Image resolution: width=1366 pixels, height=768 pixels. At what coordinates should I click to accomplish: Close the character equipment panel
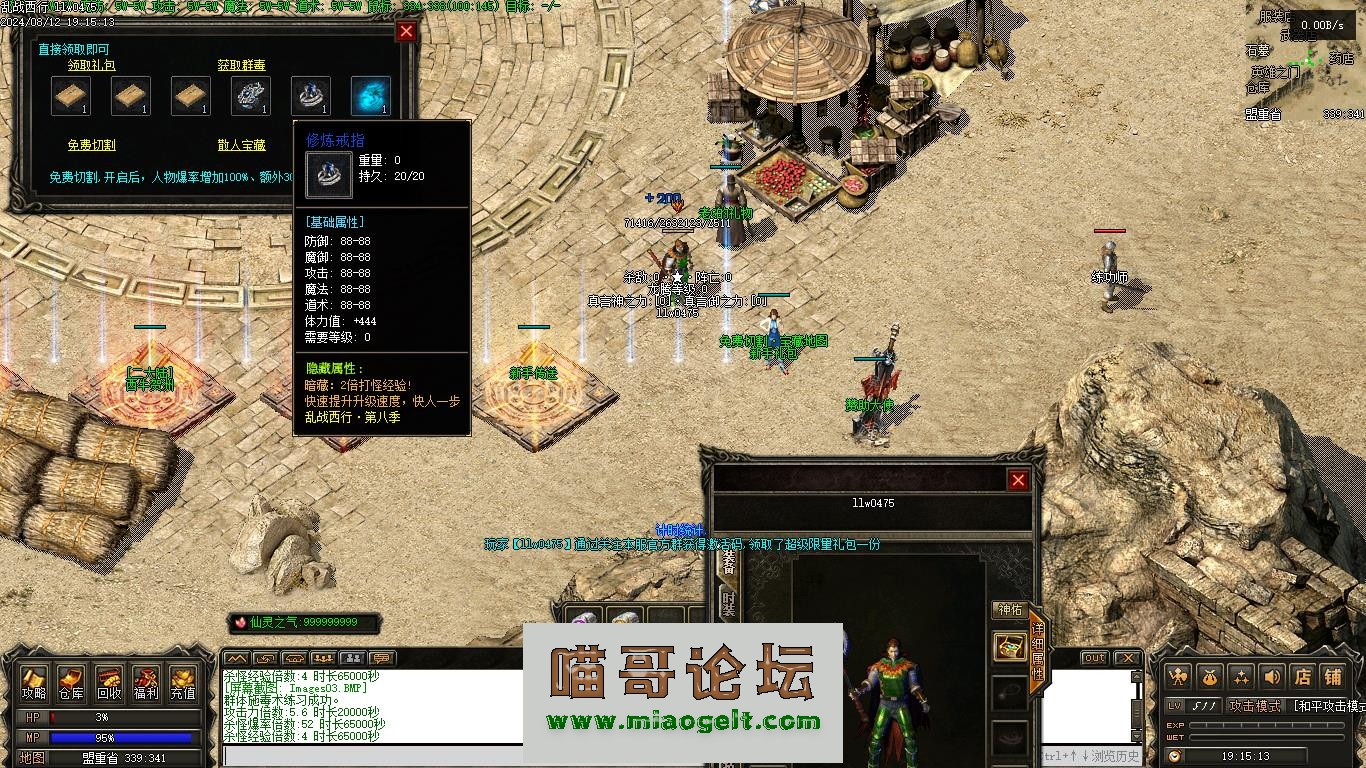click(1018, 481)
